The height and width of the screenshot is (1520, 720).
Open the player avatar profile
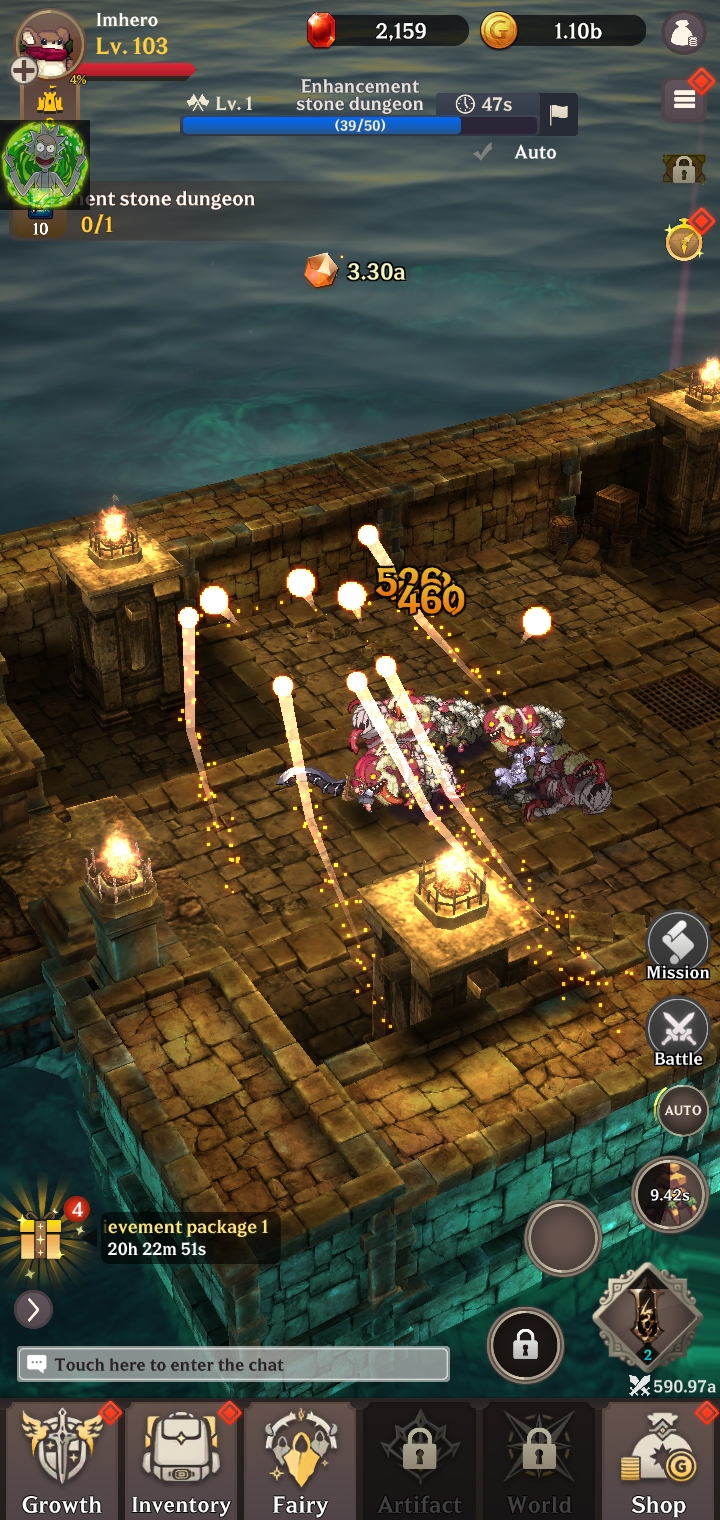(x=50, y=42)
